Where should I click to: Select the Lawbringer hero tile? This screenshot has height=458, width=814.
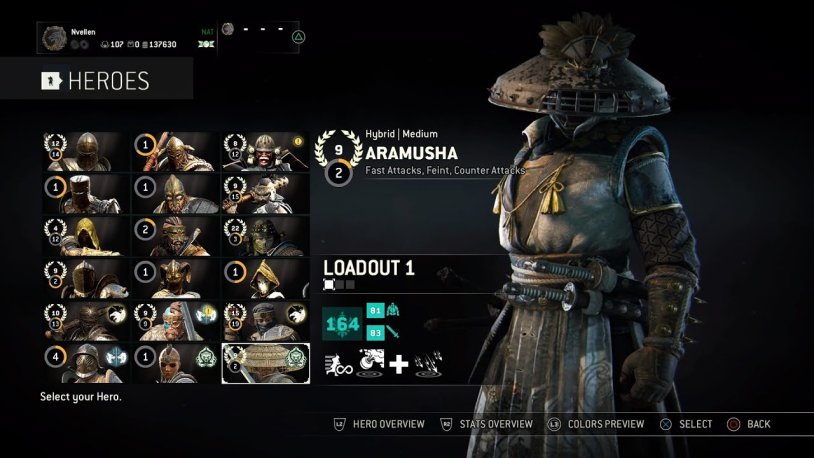tap(87, 279)
